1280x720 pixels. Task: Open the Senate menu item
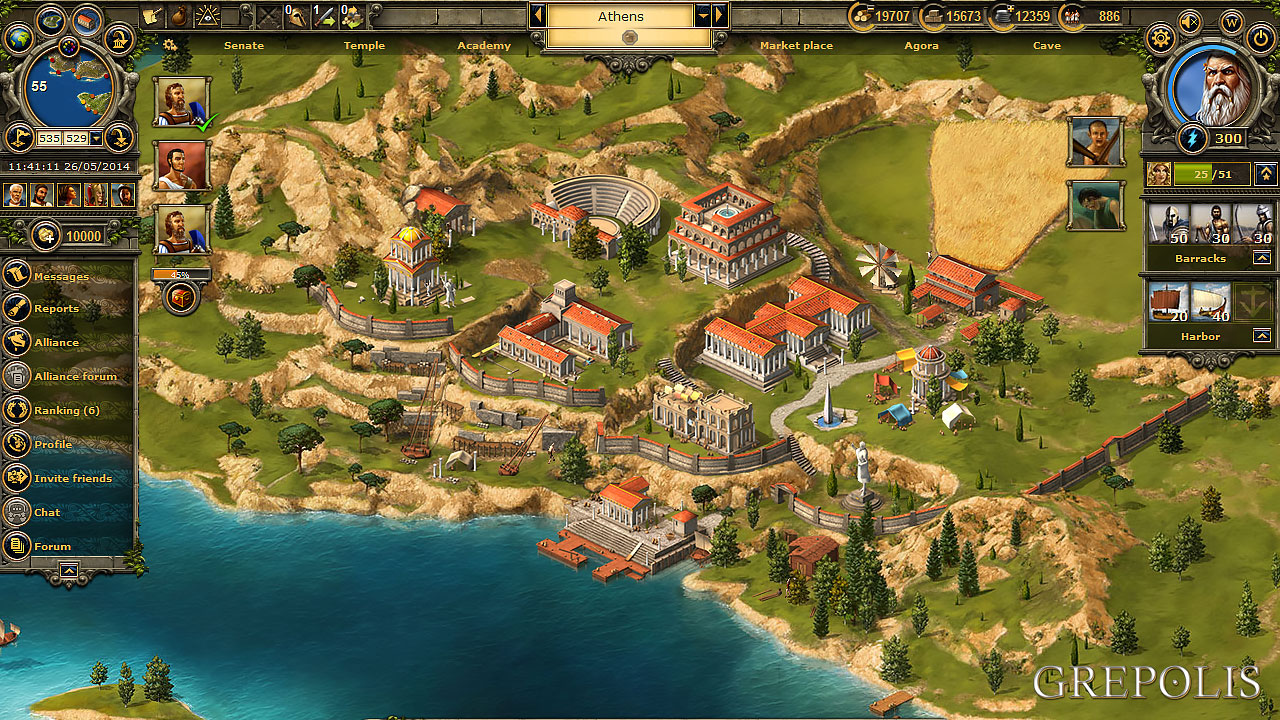click(245, 45)
